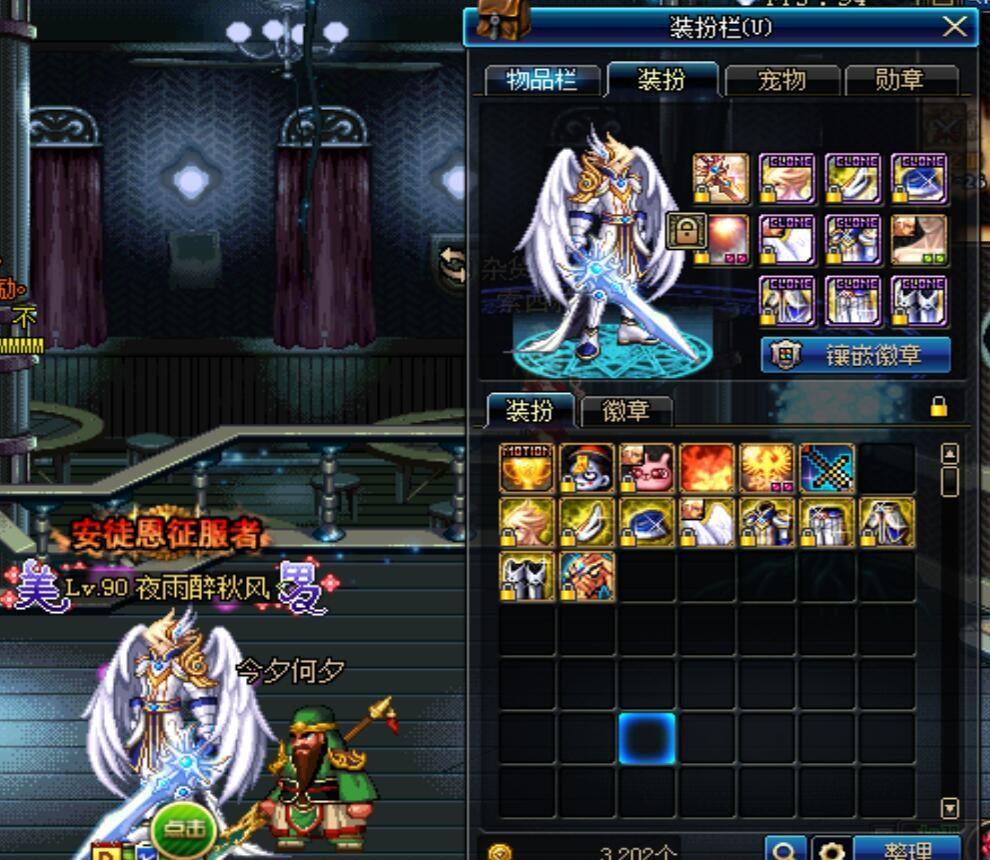Show the 勋章 tab
This screenshot has width=990, height=860.
900,81
